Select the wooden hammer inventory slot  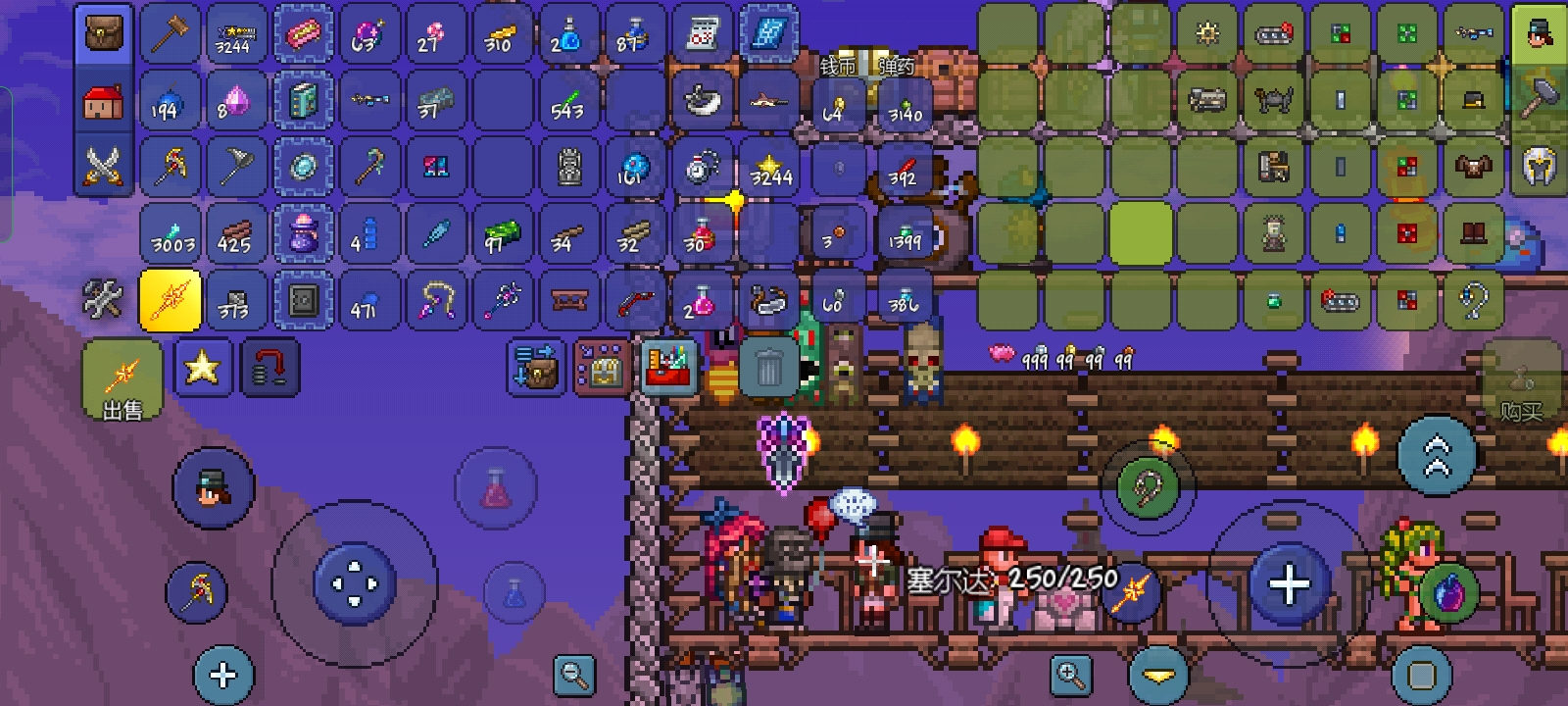[171, 35]
